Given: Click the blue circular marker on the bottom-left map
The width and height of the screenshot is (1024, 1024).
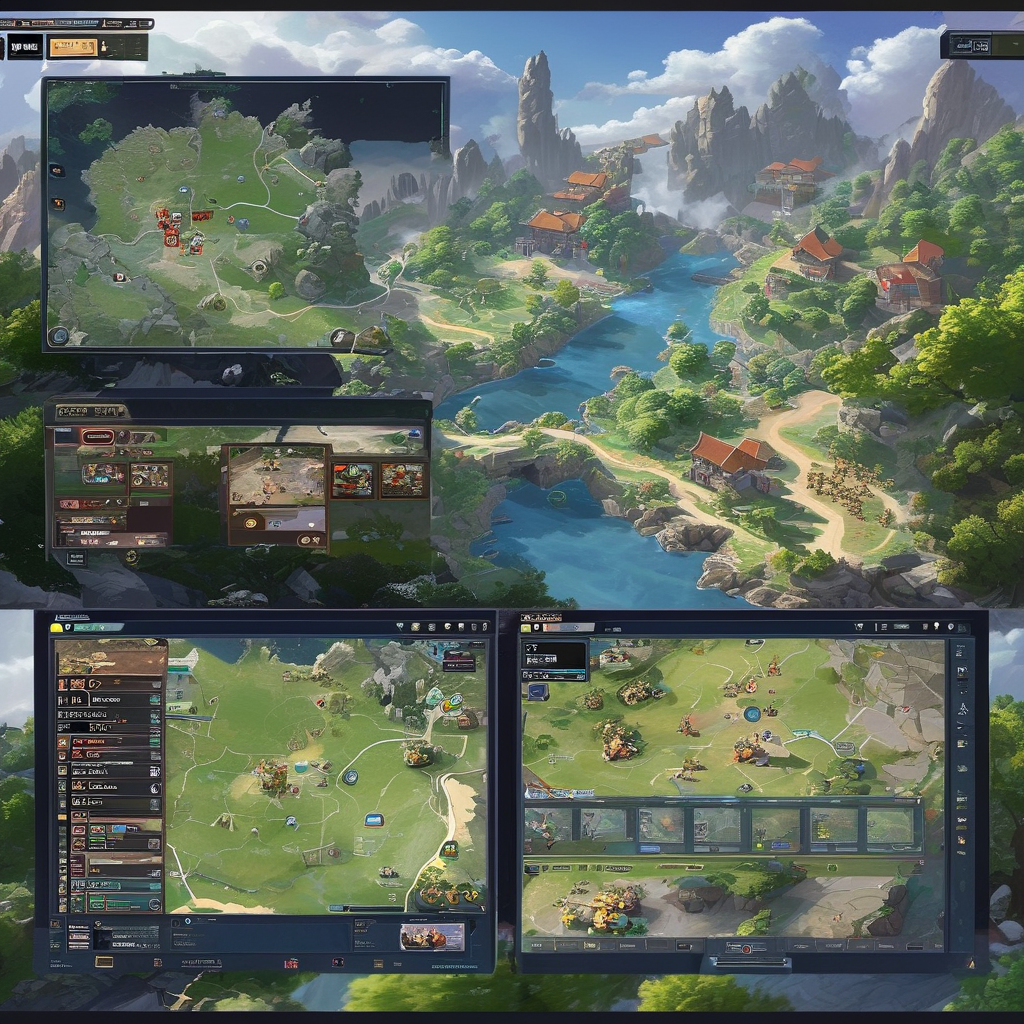Looking at the screenshot, I should 350,776.
